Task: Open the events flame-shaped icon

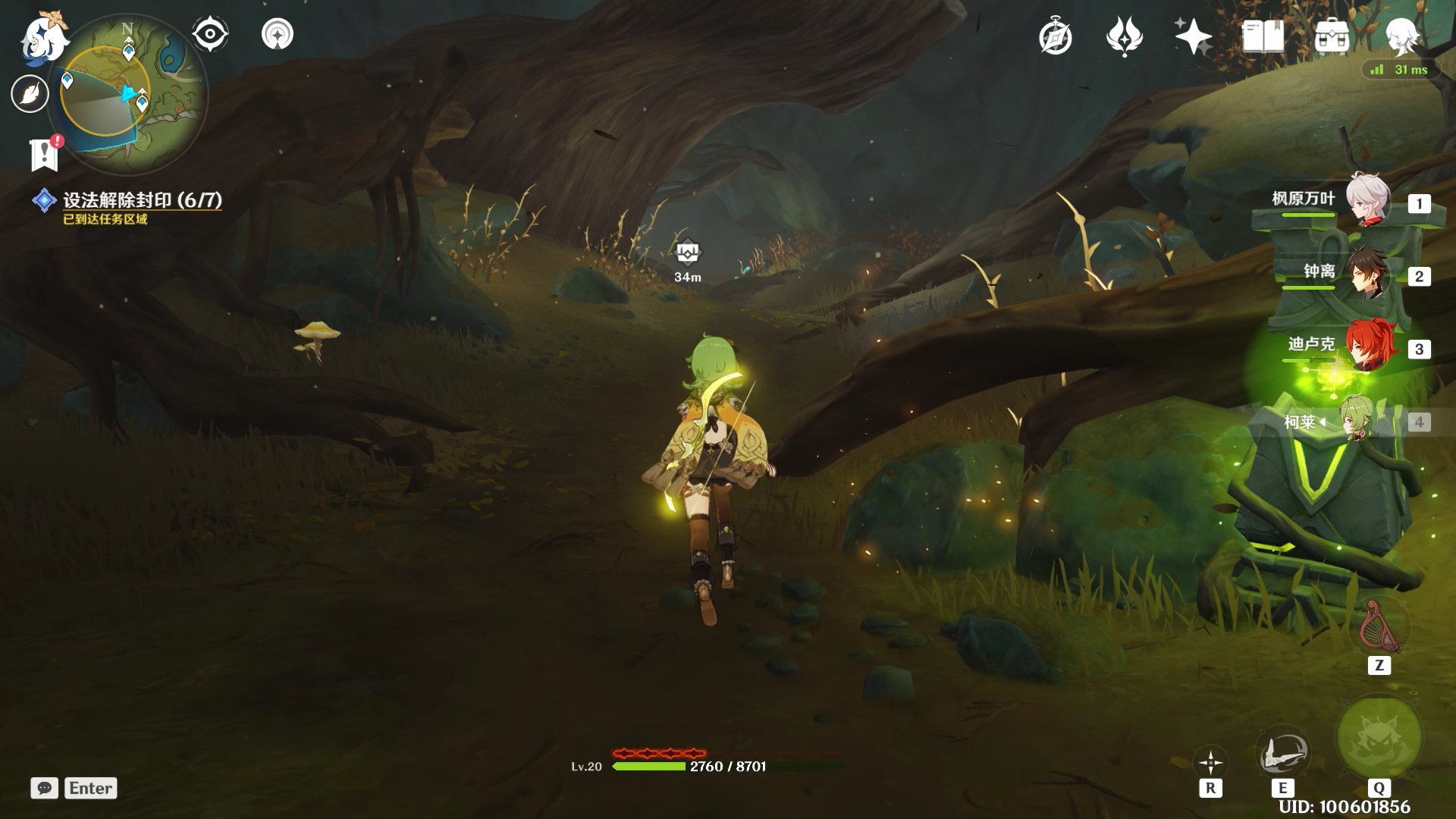Action: (x=1124, y=37)
